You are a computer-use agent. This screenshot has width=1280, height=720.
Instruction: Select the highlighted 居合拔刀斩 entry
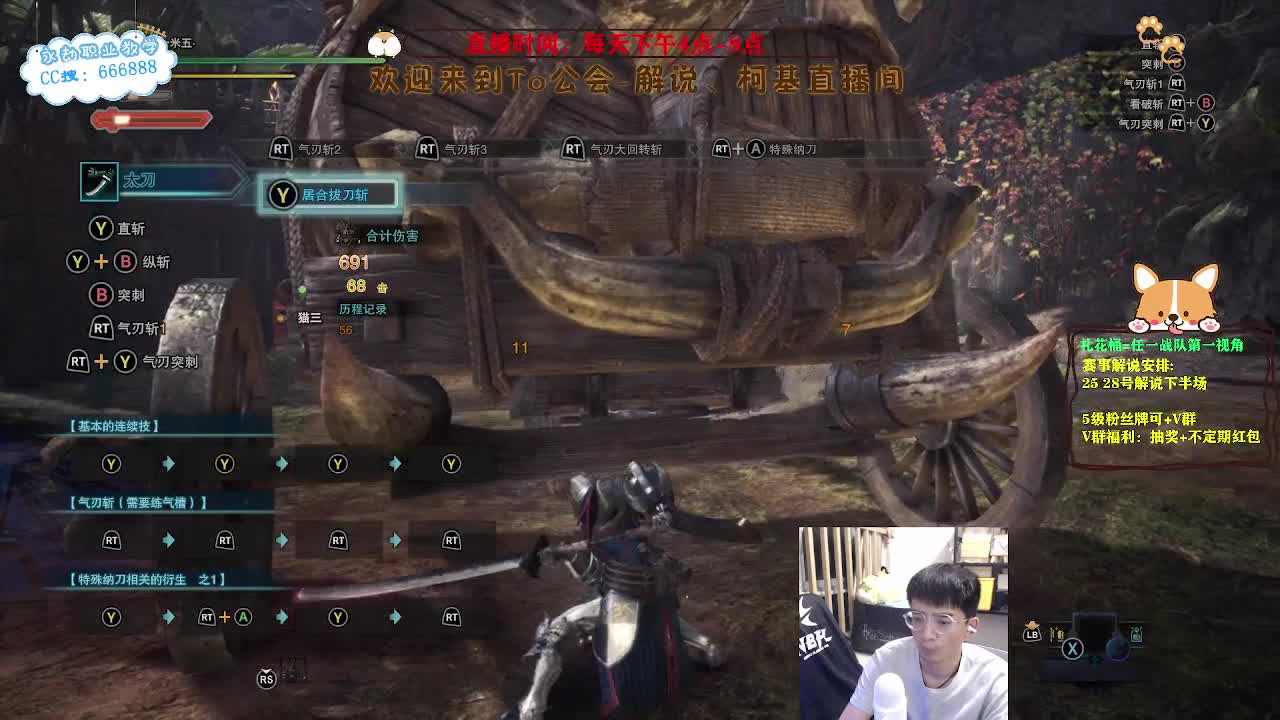click(330, 194)
